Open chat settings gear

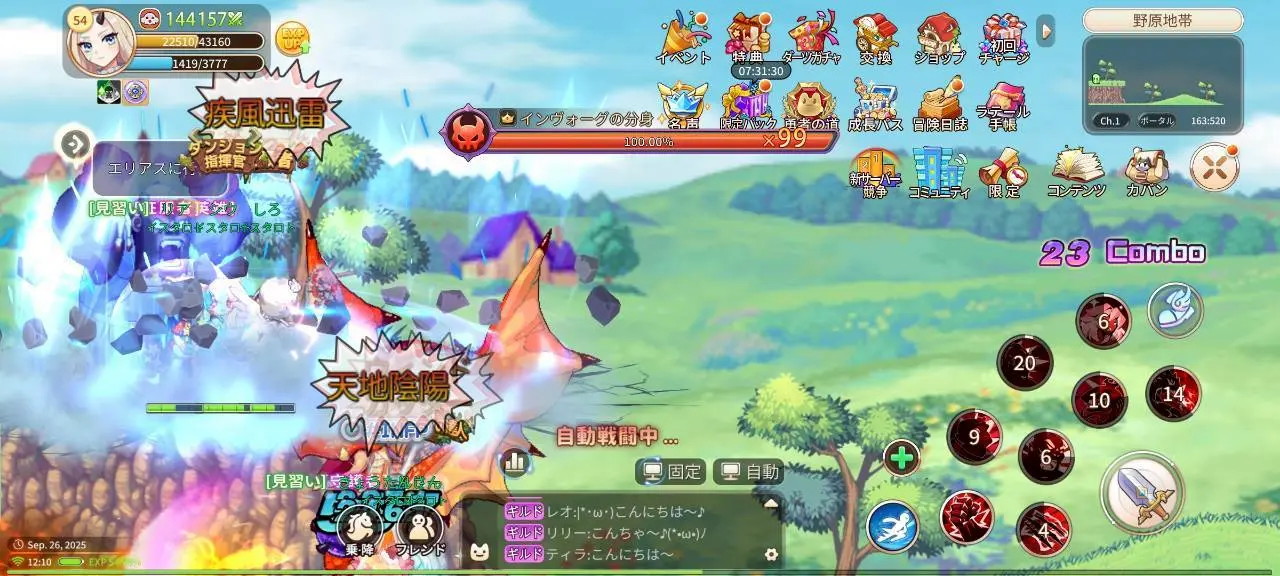click(x=770, y=554)
